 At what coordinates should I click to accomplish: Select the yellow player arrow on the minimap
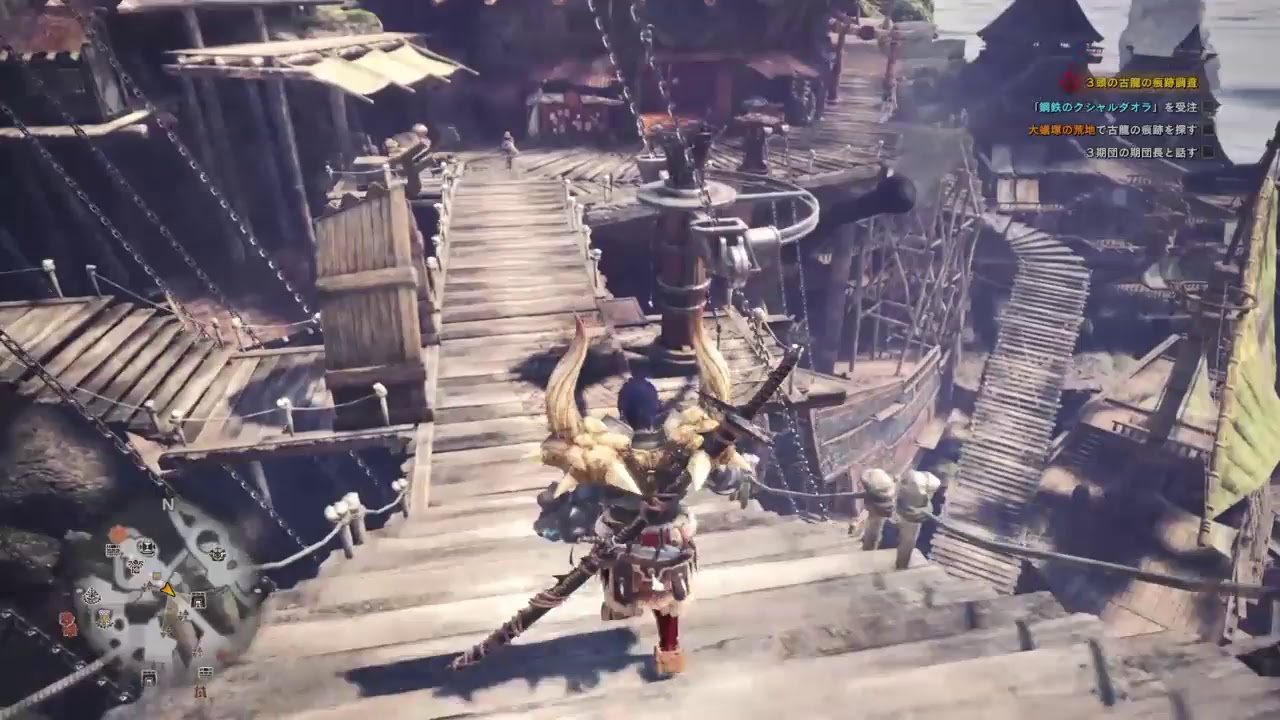(168, 590)
